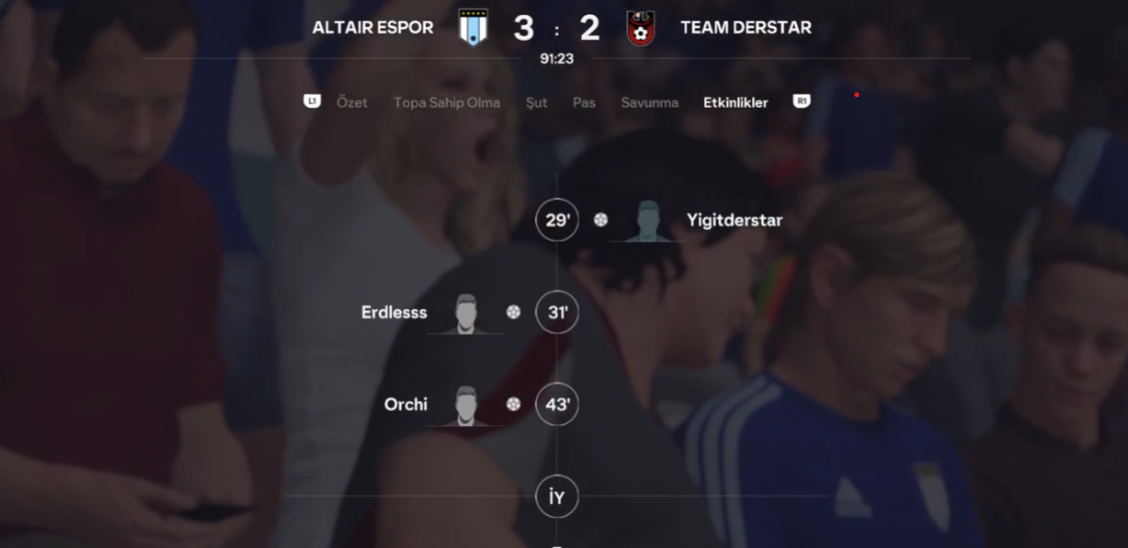Switch to the Özet tab
The width and height of the screenshot is (1128, 548).
pos(352,102)
